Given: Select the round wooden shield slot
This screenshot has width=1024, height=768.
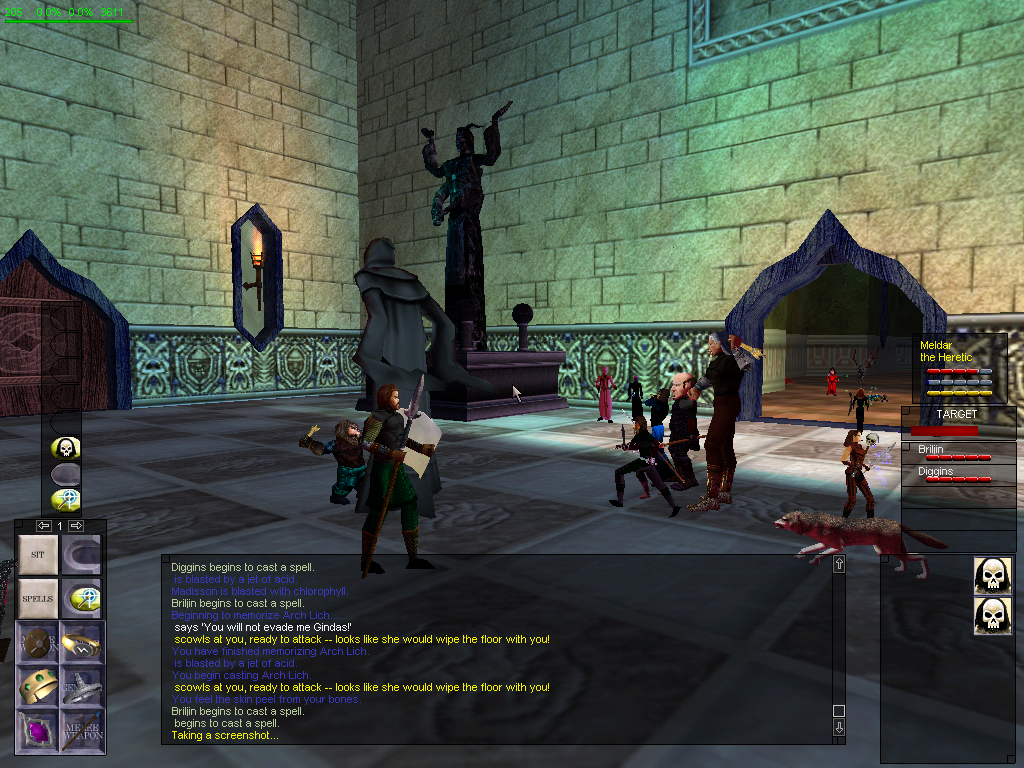Looking at the screenshot, I should [38, 642].
